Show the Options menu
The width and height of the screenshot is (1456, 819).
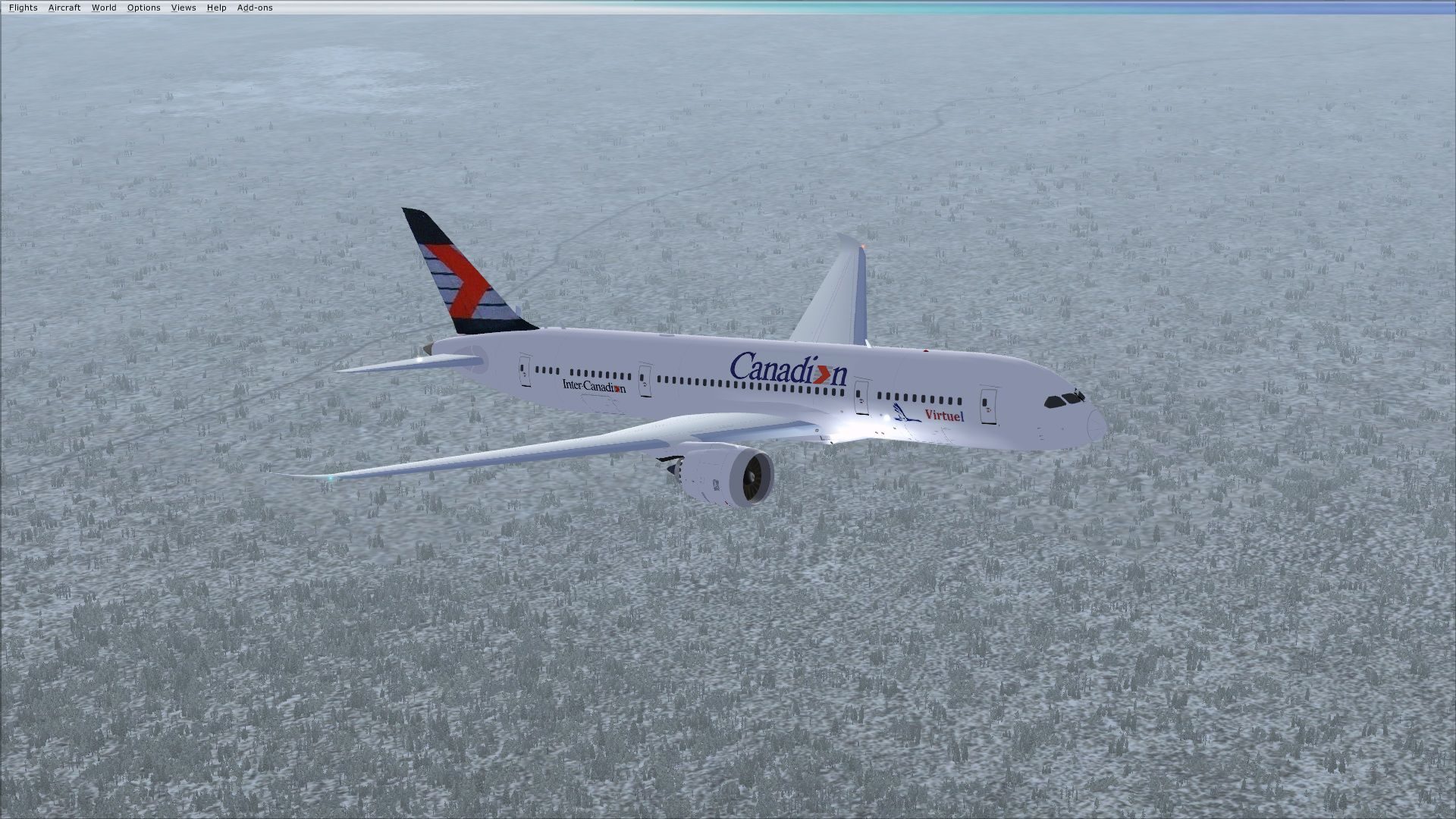(143, 8)
